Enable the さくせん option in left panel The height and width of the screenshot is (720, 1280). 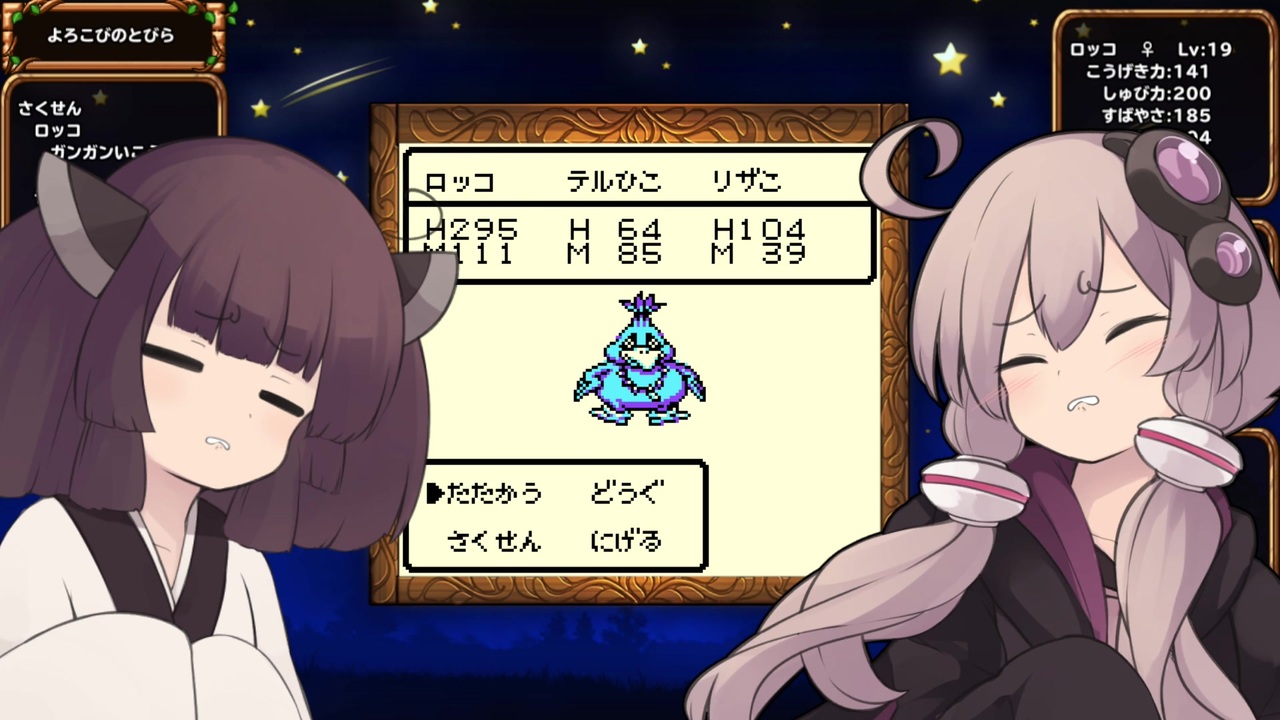[x=52, y=110]
